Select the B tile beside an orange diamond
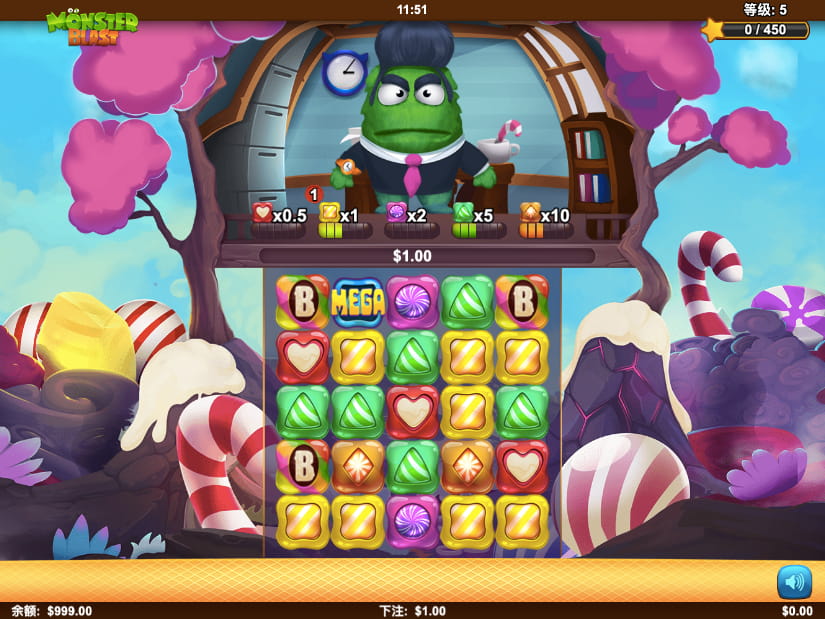This screenshot has height=619, width=825. tap(302, 465)
